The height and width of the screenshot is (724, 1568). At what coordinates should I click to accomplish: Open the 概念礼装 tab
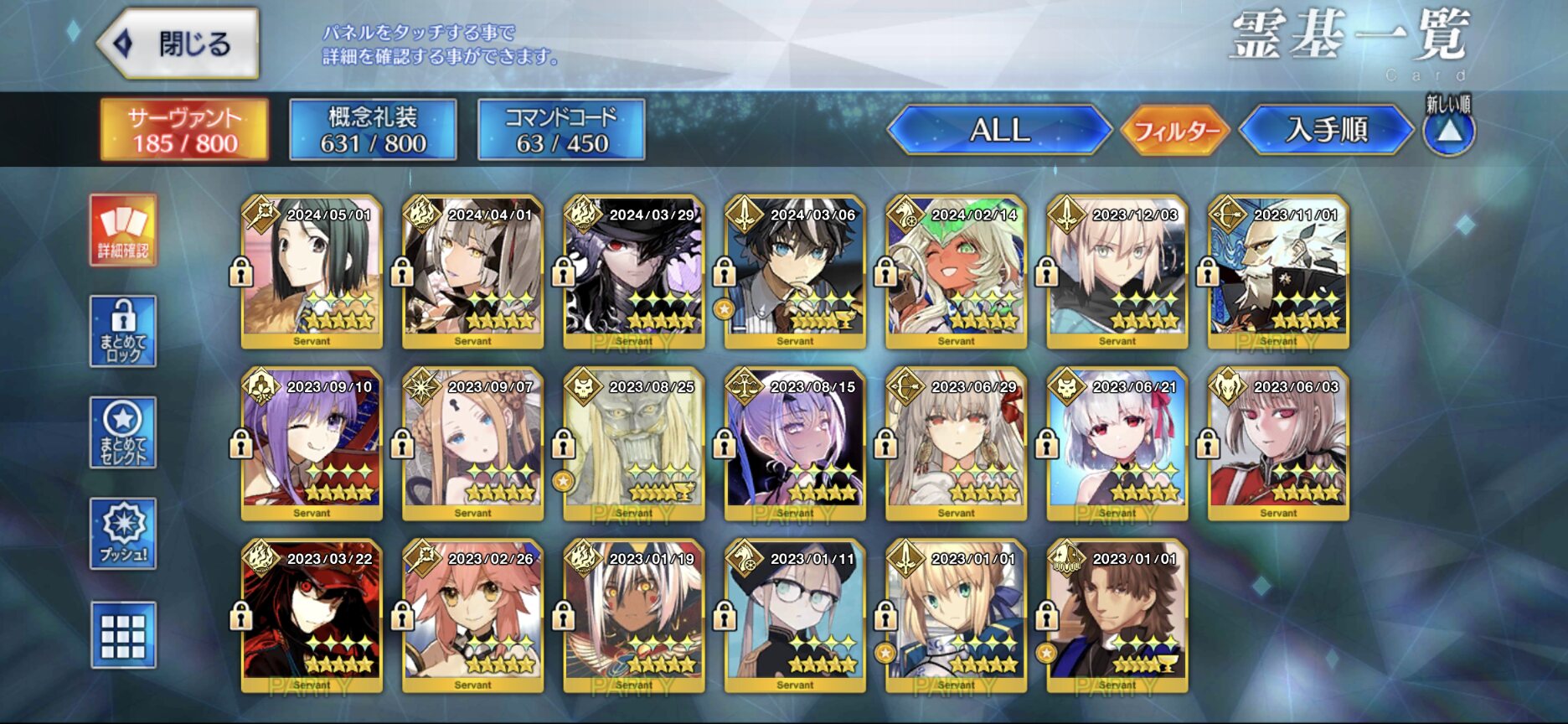(x=373, y=130)
